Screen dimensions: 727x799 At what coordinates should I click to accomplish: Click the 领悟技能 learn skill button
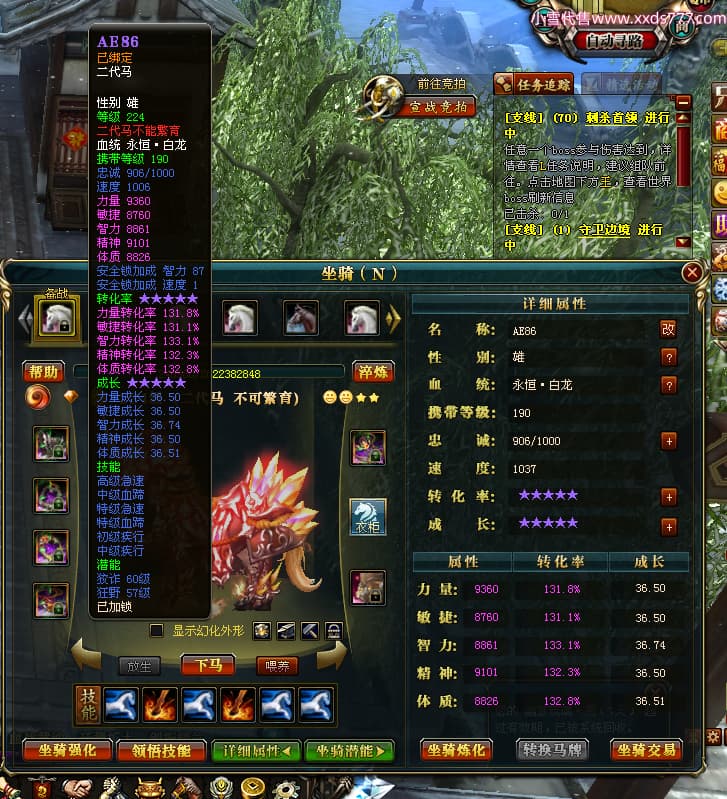153,750
